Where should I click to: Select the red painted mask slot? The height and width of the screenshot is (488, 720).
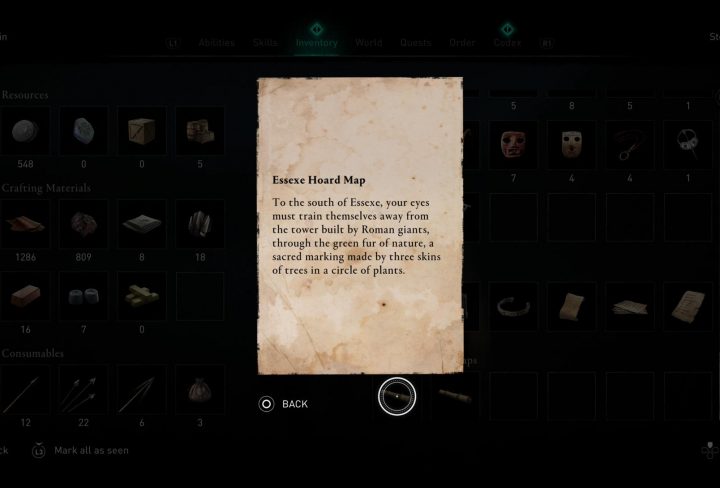[516, 146]
